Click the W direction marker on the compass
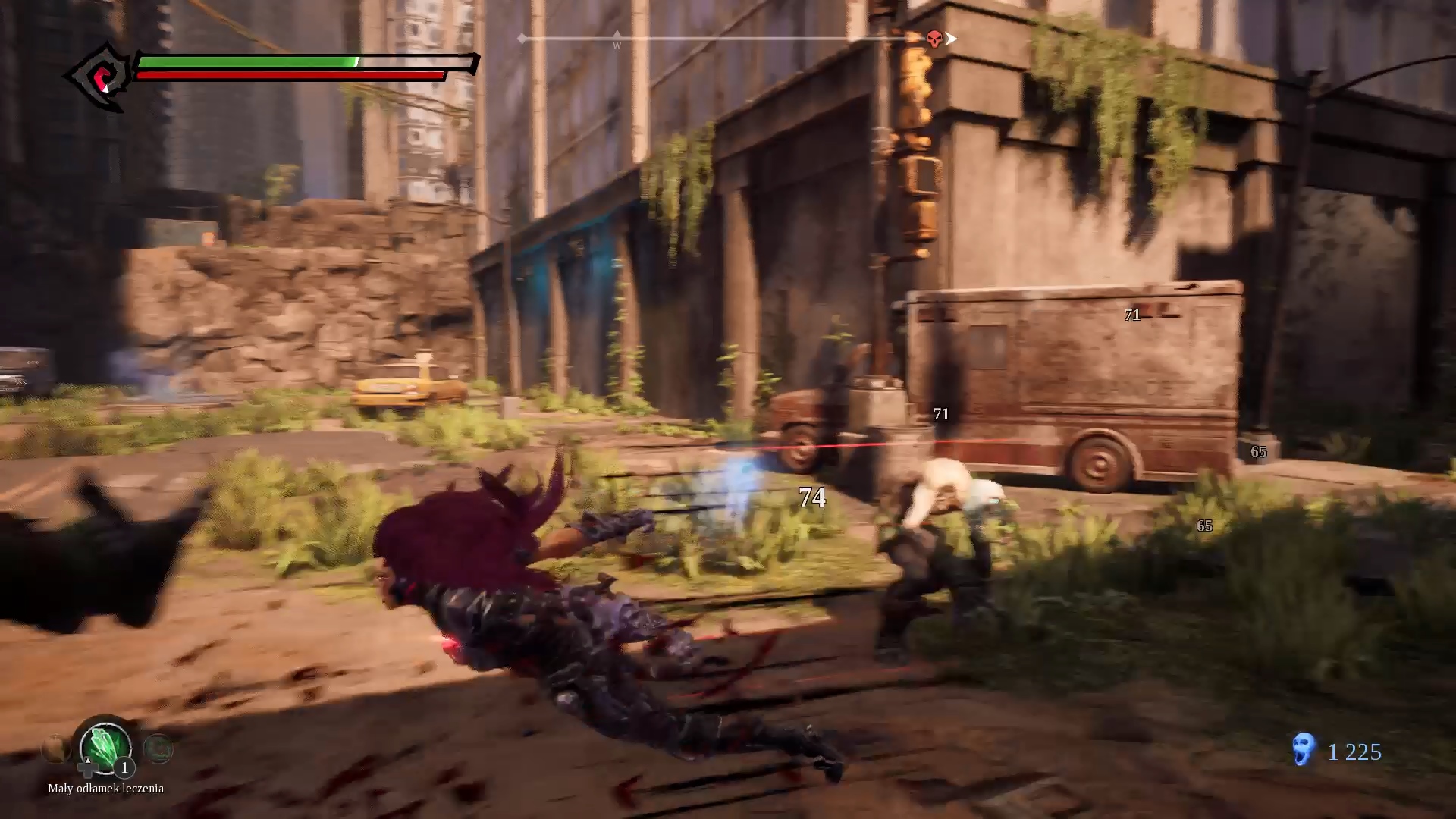 click(x=617, y=42)
